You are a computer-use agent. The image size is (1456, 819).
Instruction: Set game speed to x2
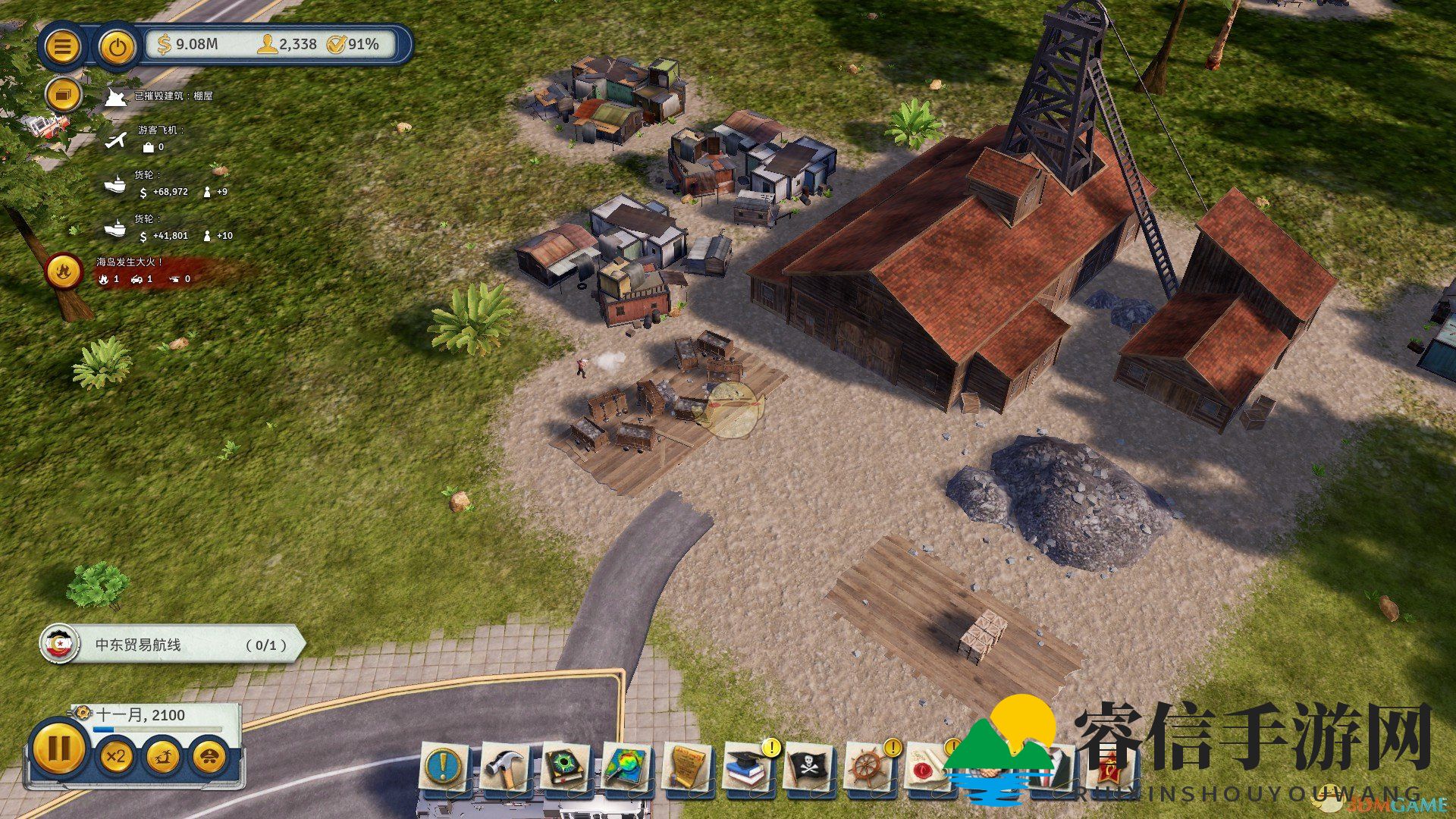(x=116, y=756)
